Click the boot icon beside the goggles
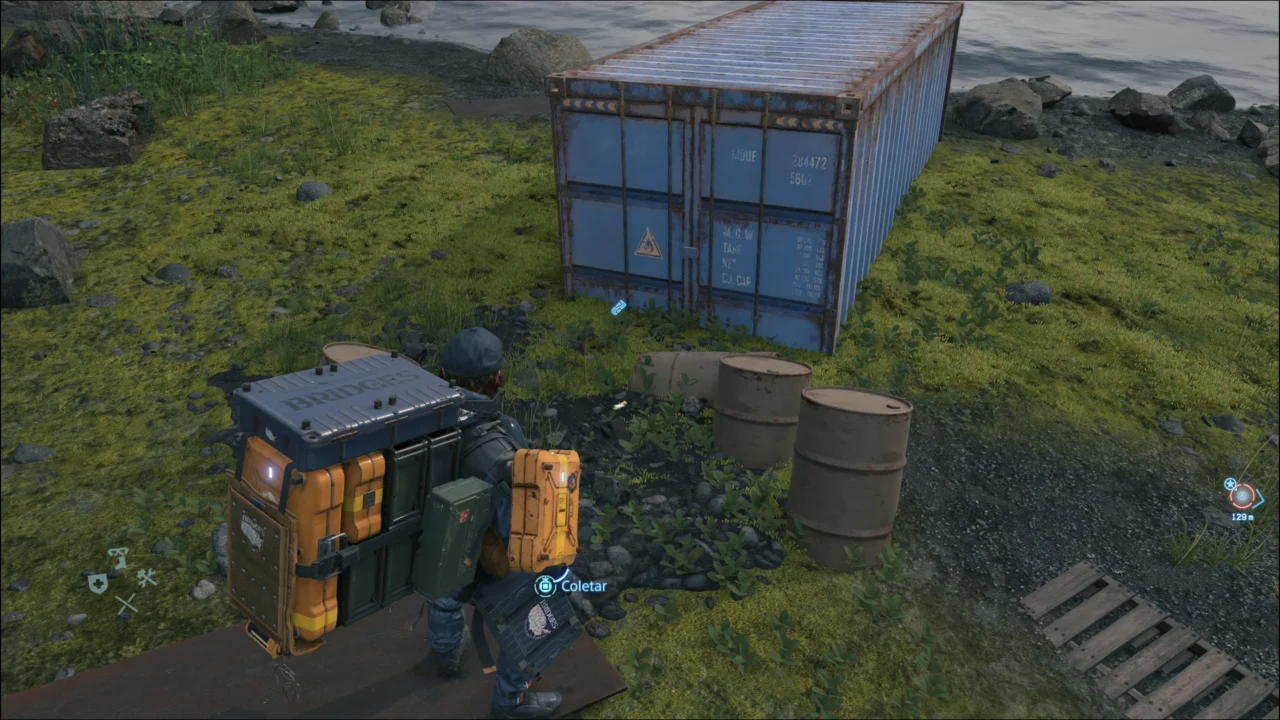 tap(120, 561)
